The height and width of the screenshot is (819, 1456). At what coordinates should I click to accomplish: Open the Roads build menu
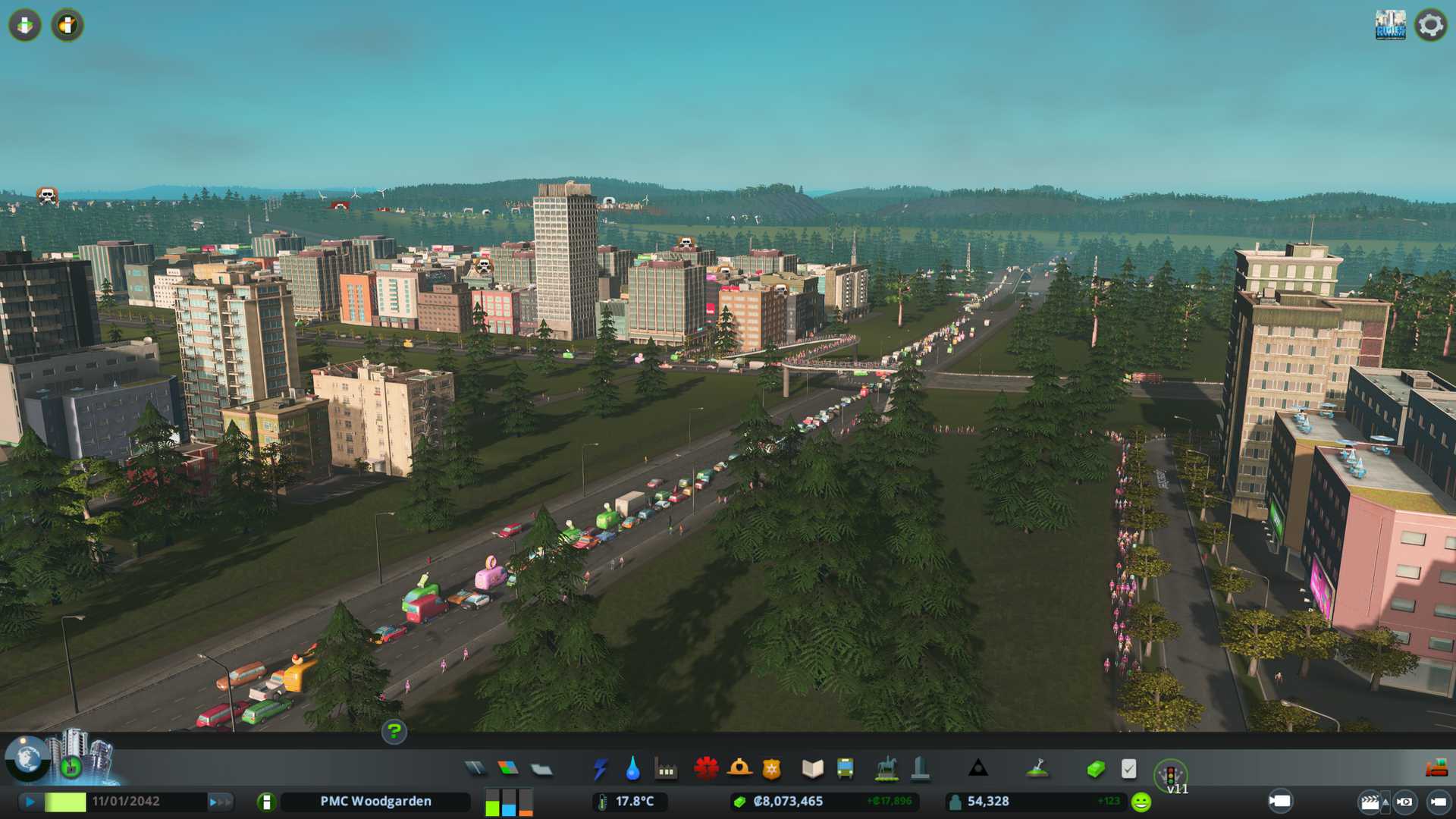click(475, 769)
